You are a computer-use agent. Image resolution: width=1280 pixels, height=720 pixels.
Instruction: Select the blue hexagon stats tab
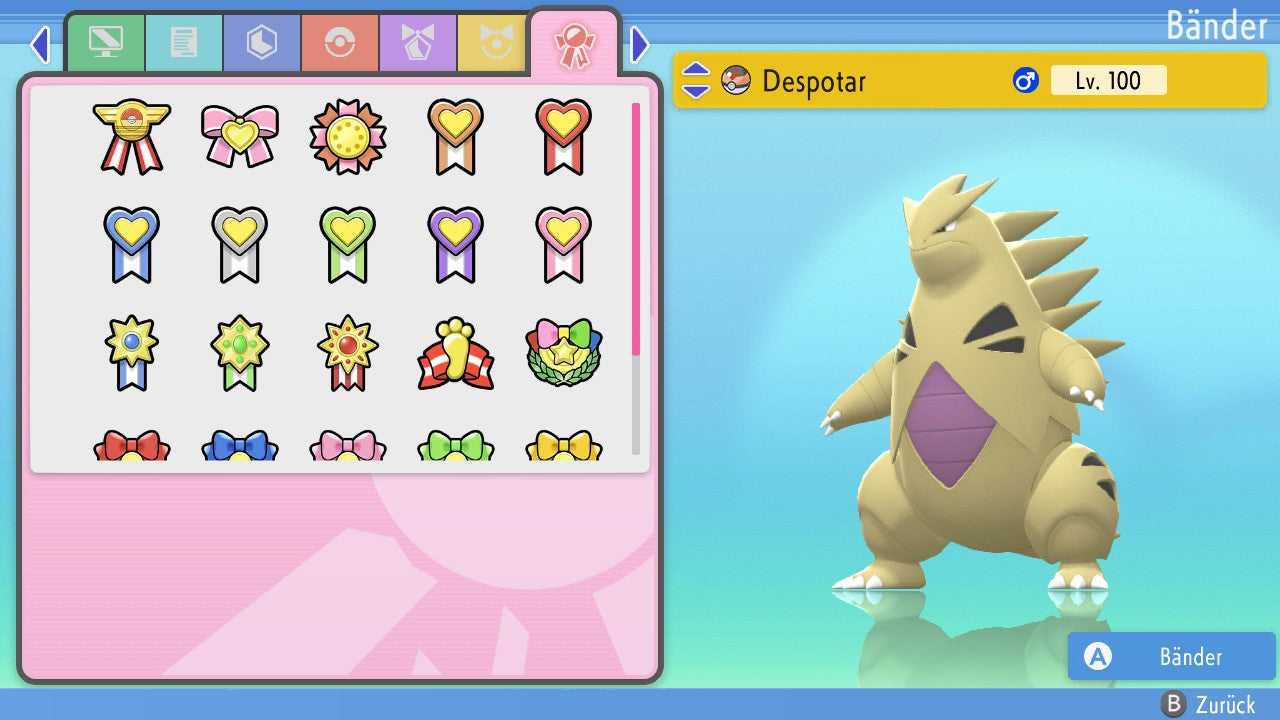pyautogui.click(x=262, y=42)
